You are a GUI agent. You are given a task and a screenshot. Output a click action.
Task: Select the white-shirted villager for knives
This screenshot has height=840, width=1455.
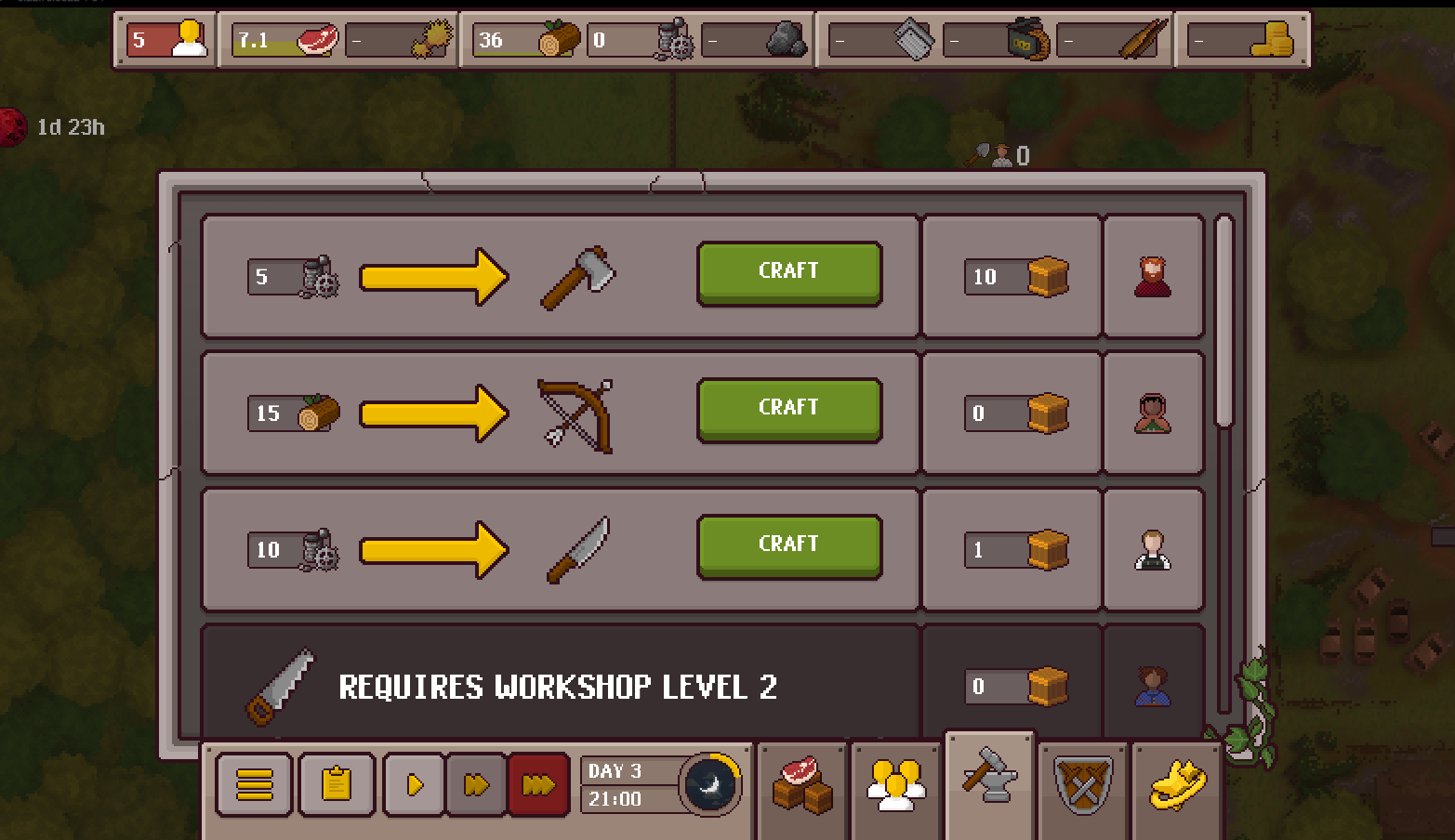point(1153,549)
